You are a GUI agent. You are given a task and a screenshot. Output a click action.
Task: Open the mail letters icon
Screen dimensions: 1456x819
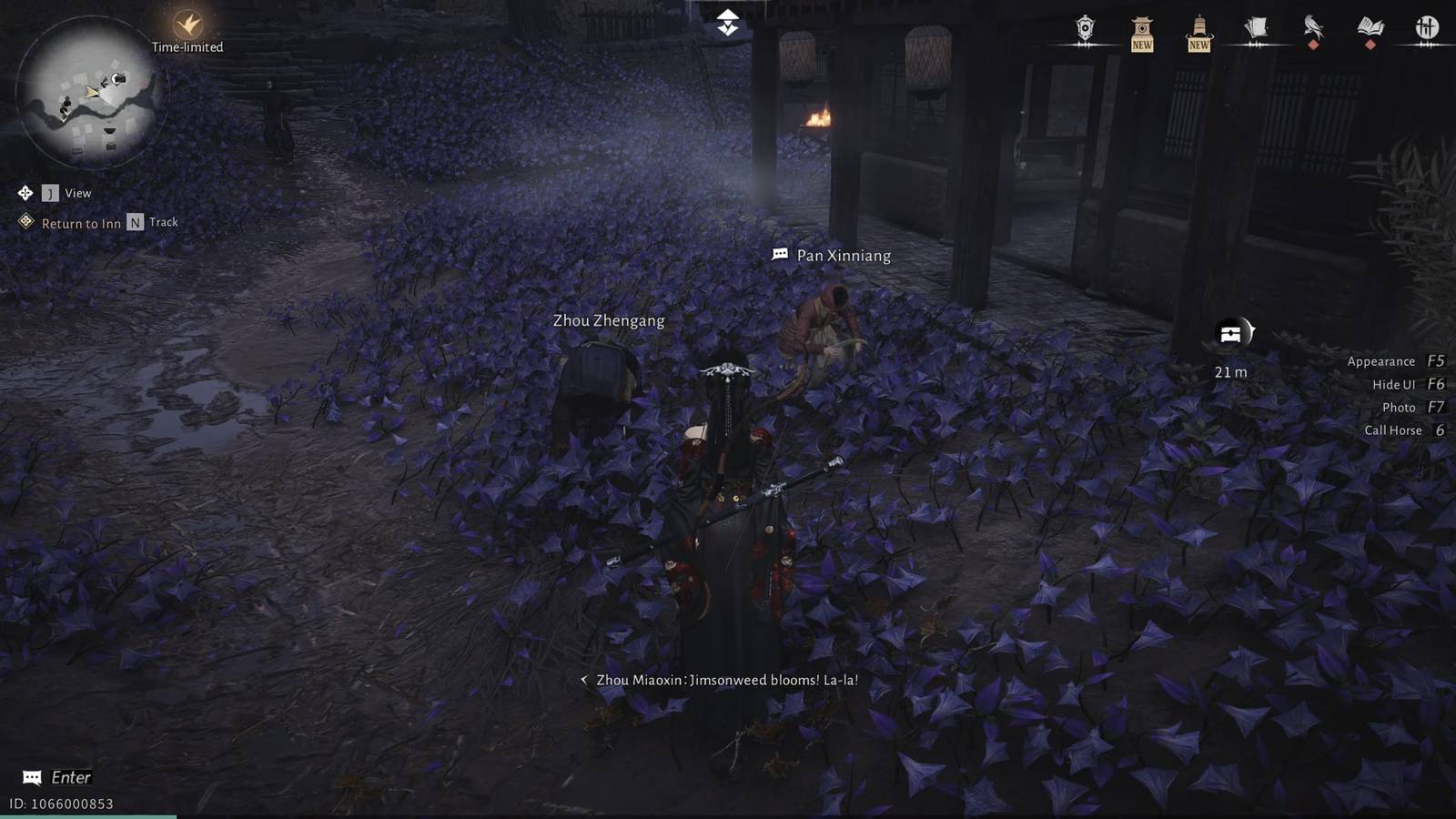[x=1257, y=25]
